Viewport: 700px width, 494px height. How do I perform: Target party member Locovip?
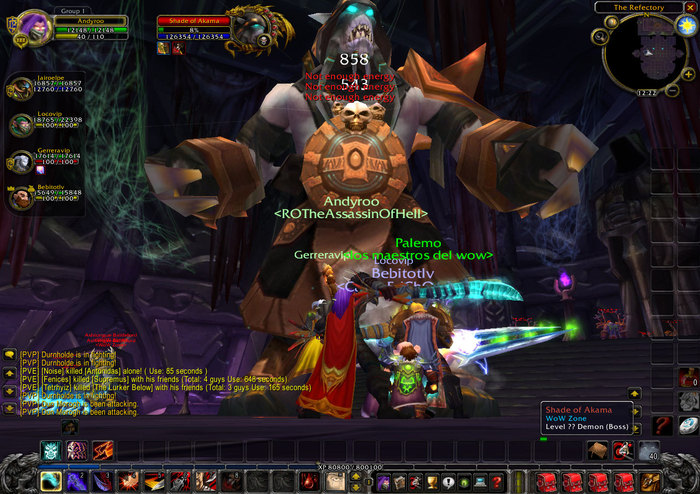tap(21, 124)
